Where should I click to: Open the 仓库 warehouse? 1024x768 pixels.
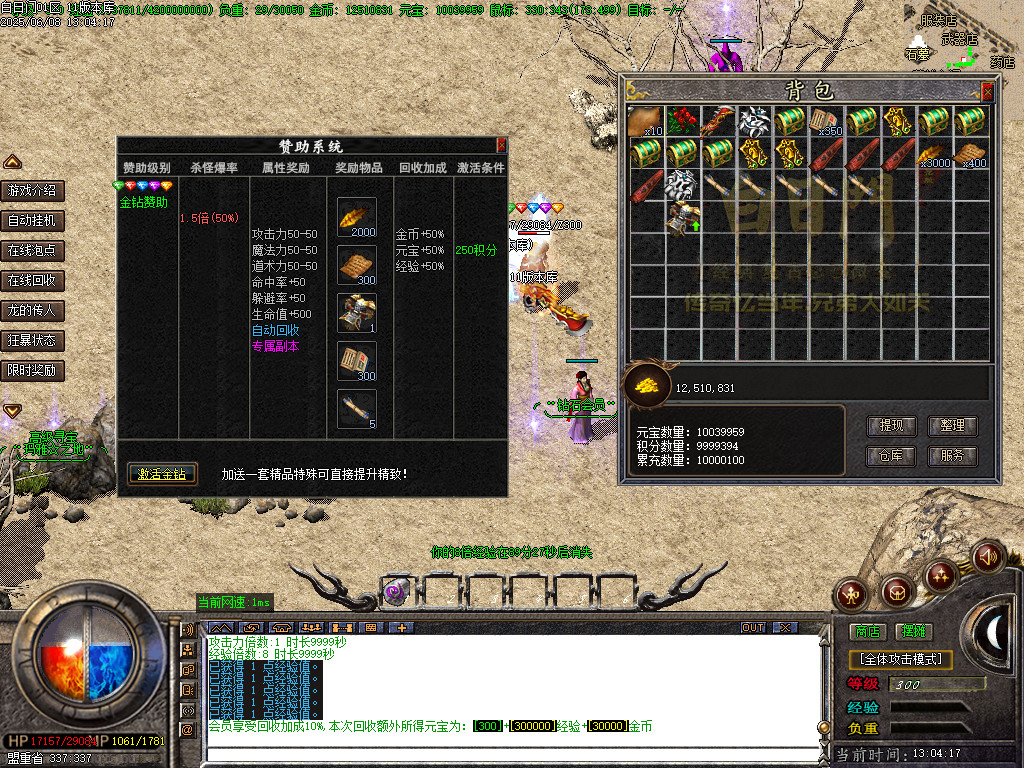(890, 456)
